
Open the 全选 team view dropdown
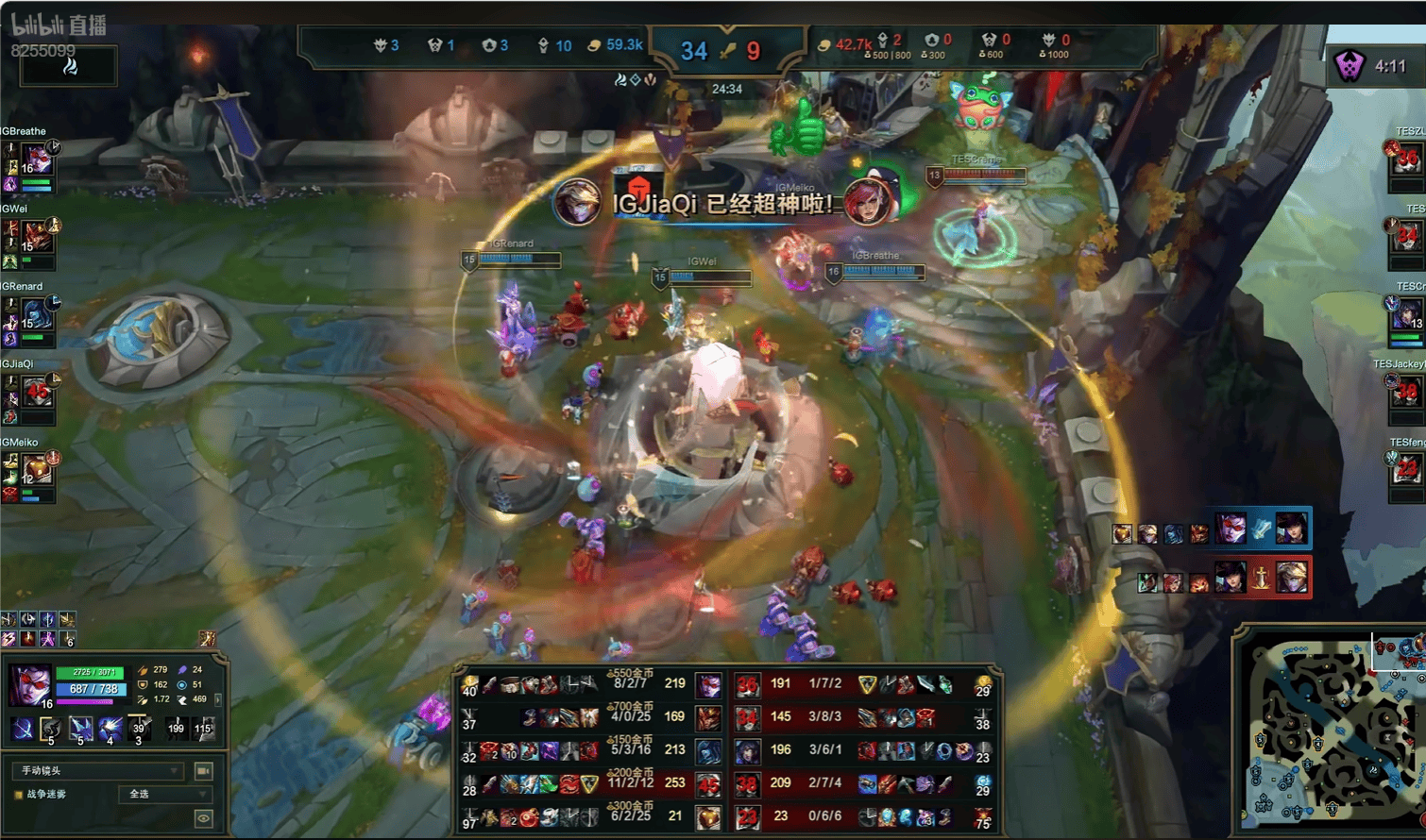[x=163, y=795]
